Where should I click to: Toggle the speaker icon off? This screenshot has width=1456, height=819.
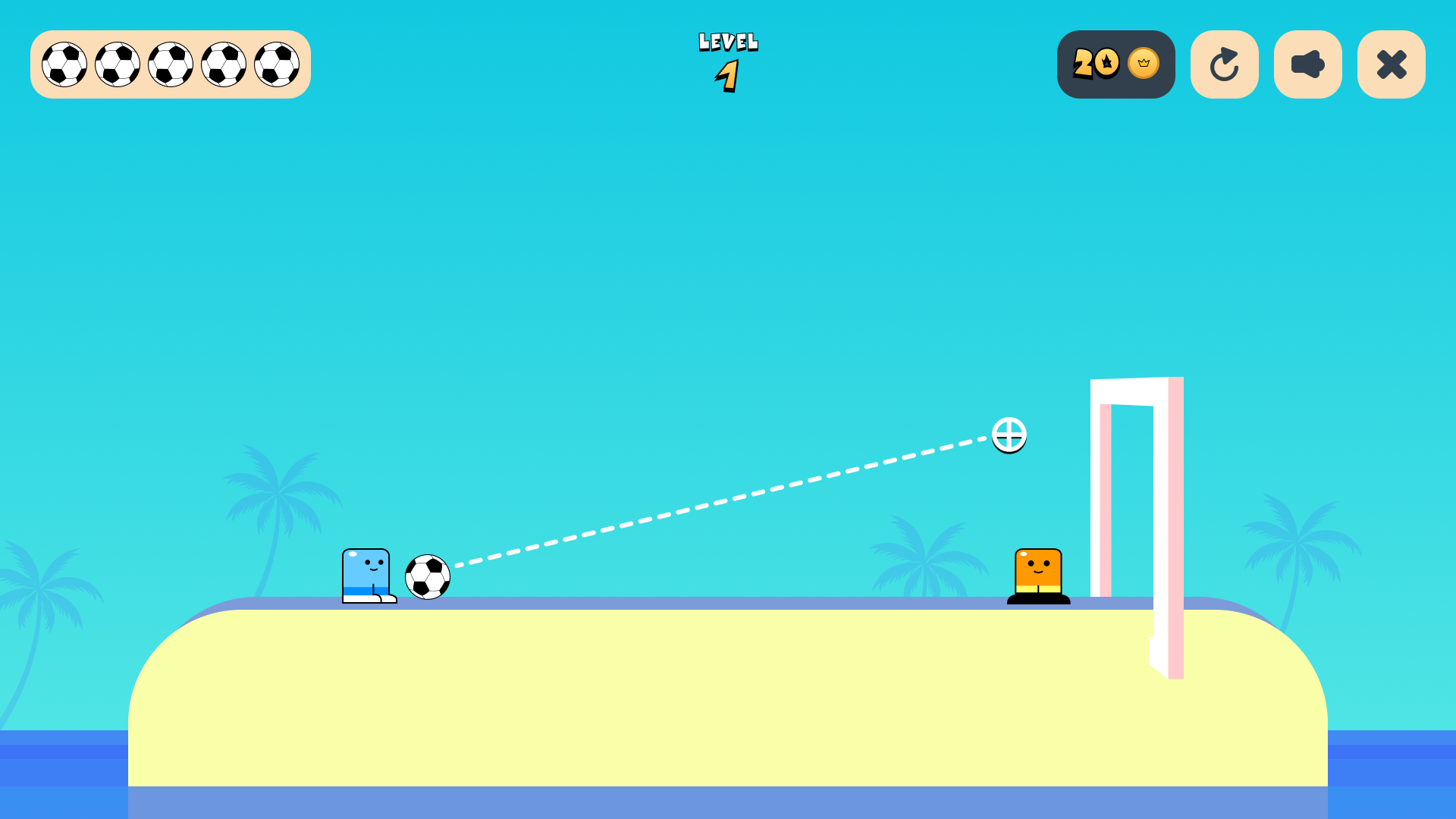coord(1307,64)
